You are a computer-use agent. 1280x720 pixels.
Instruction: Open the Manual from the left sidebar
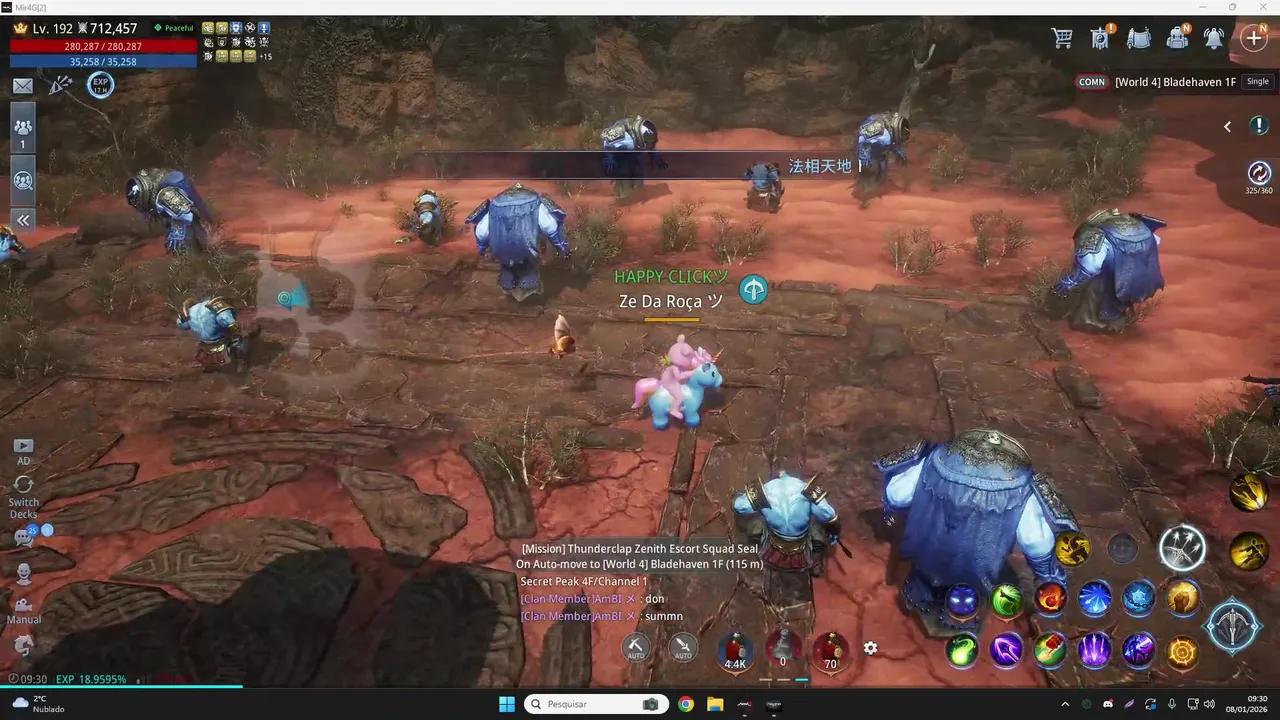pyautogui.click(x=23, y=605)
